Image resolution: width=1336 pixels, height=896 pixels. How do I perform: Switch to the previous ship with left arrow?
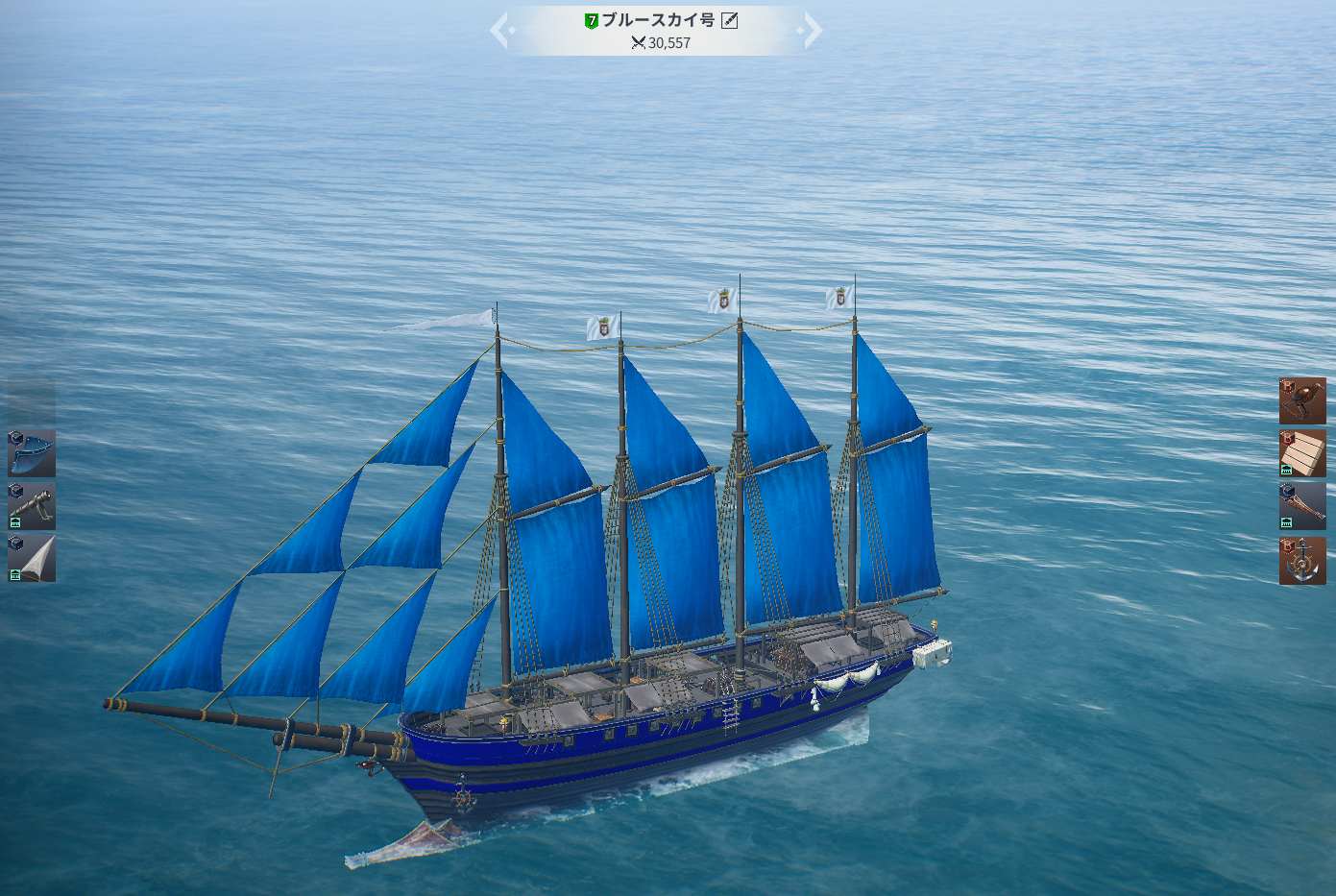[500, 30]
